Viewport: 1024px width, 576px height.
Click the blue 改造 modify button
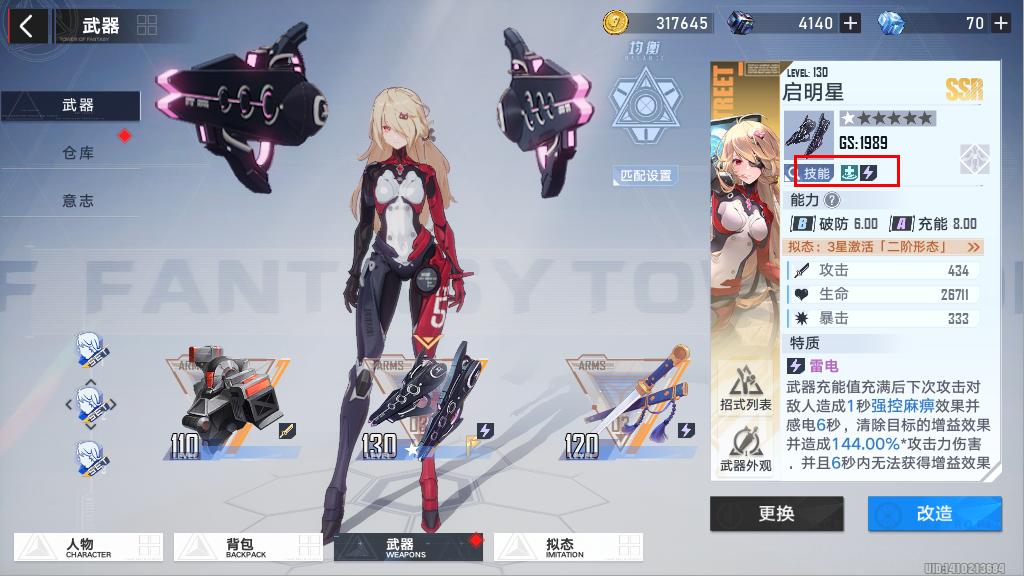pyautogui.click(x=934, y=513)
